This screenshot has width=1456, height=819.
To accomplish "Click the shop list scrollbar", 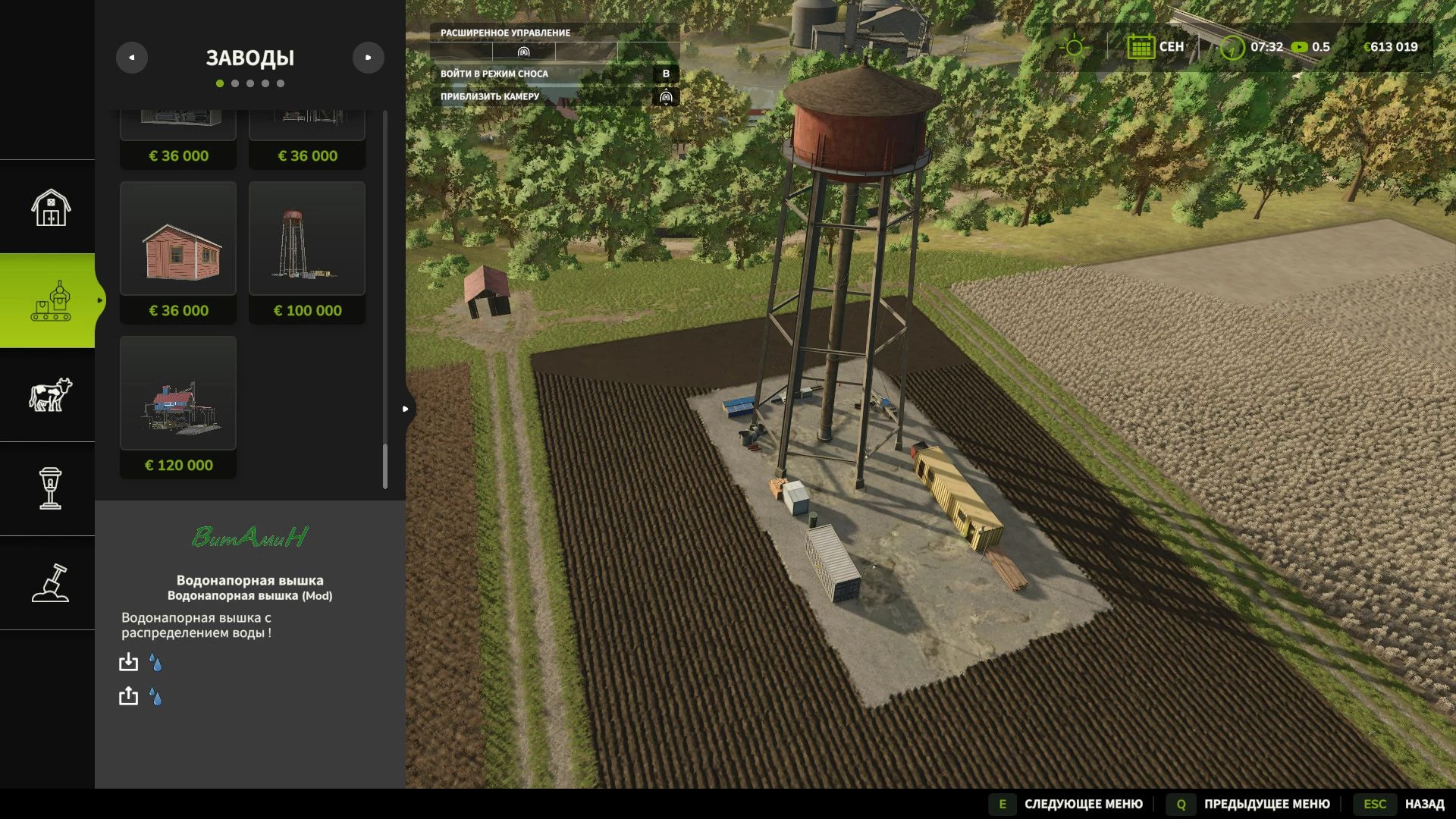I will (x=385, y=466).
